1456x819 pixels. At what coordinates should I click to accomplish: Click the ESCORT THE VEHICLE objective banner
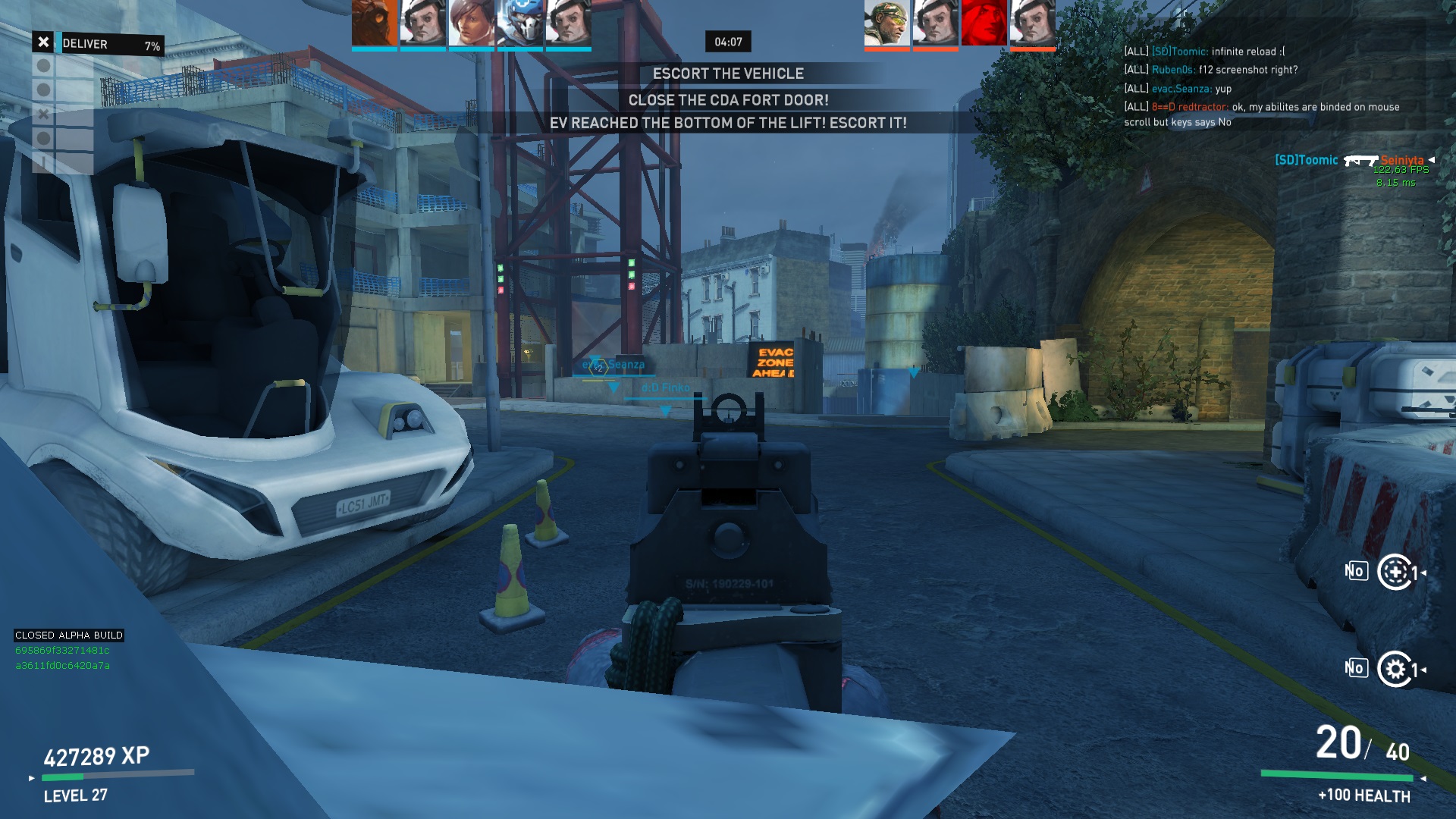pyautogui.click(x=728, y=74)
